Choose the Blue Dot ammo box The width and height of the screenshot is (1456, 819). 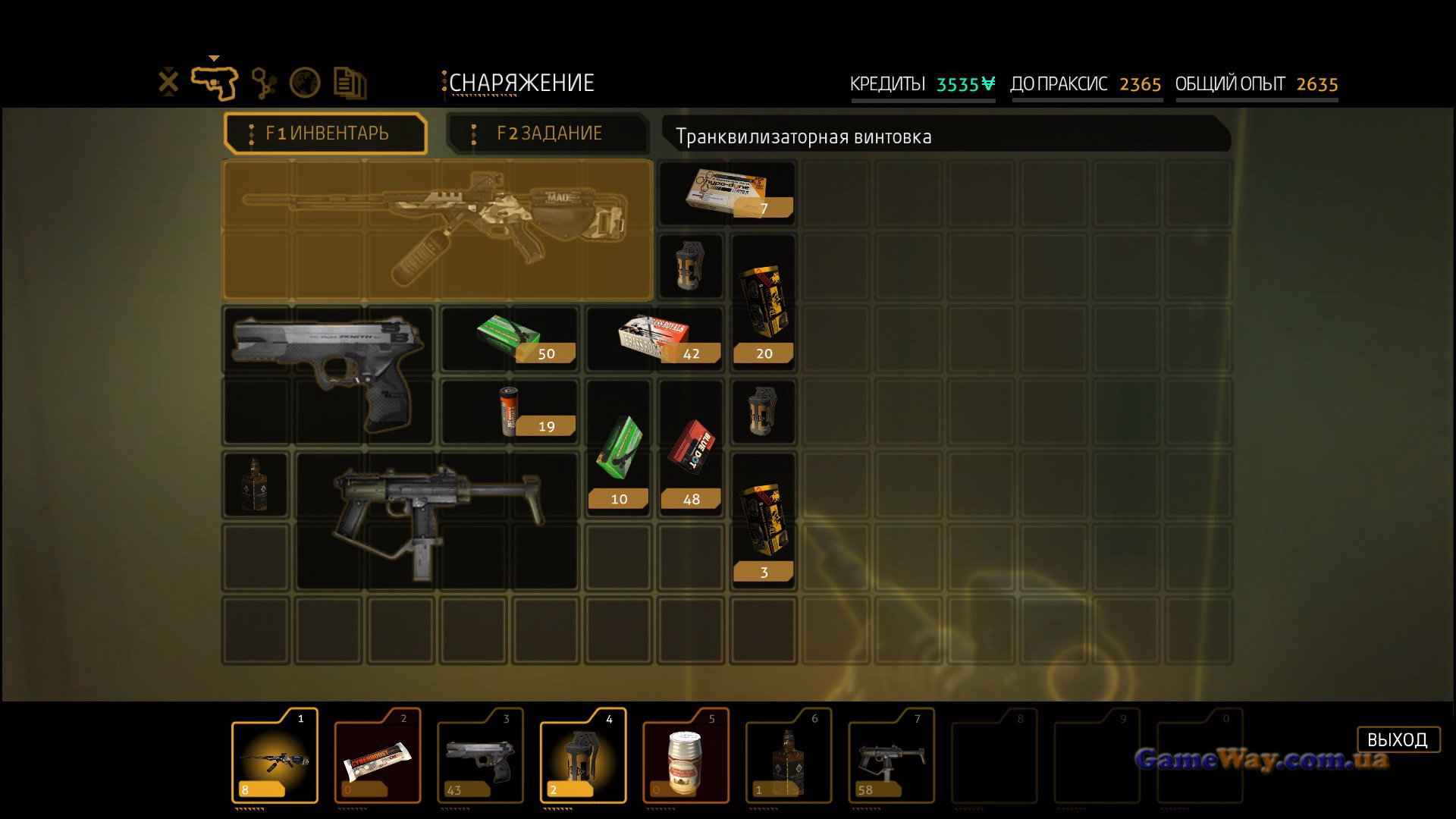pyautogui.click(x=690, y=449)
